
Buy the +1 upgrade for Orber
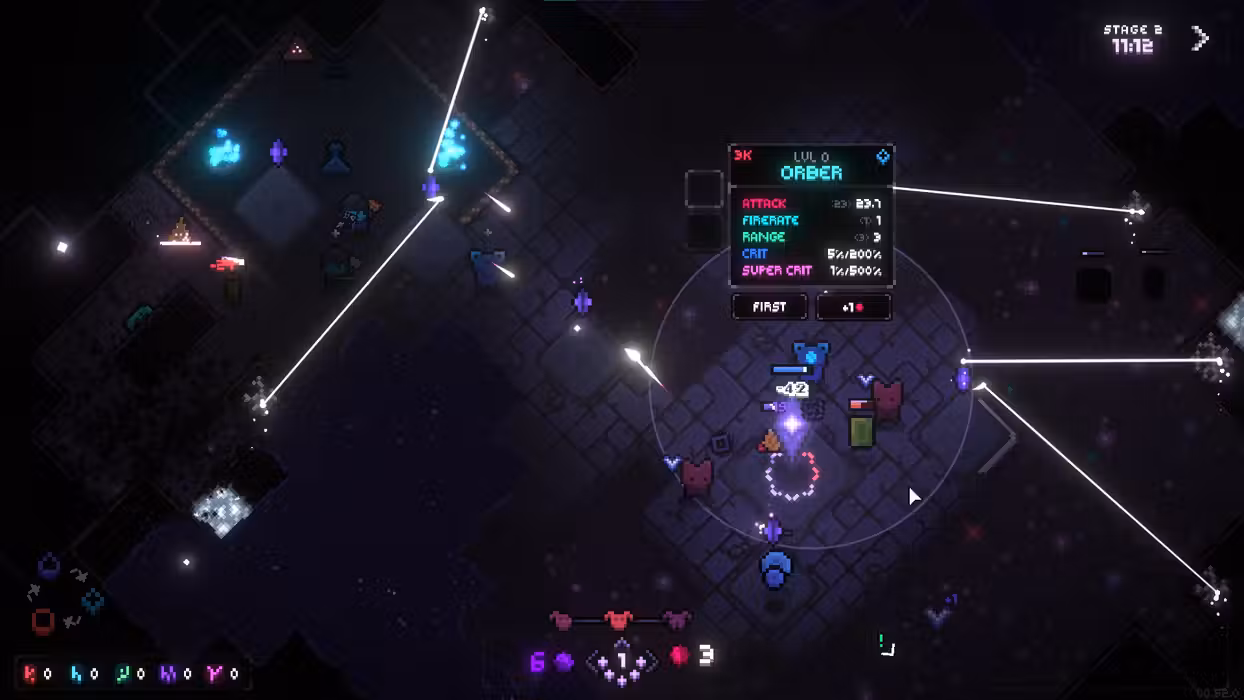(x=853, y=307)
